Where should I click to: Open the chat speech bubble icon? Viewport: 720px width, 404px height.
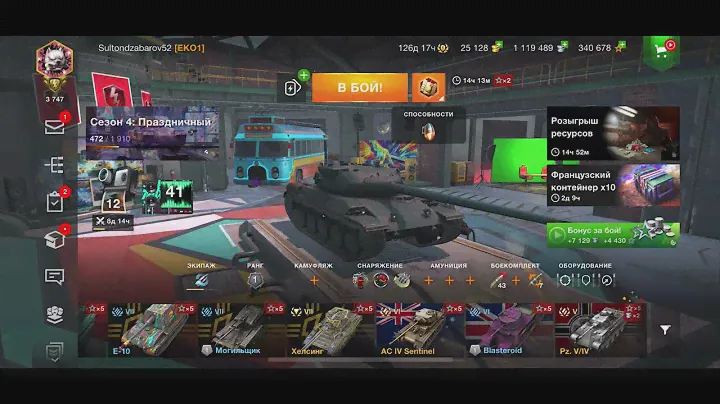click(x=54, y=276)
